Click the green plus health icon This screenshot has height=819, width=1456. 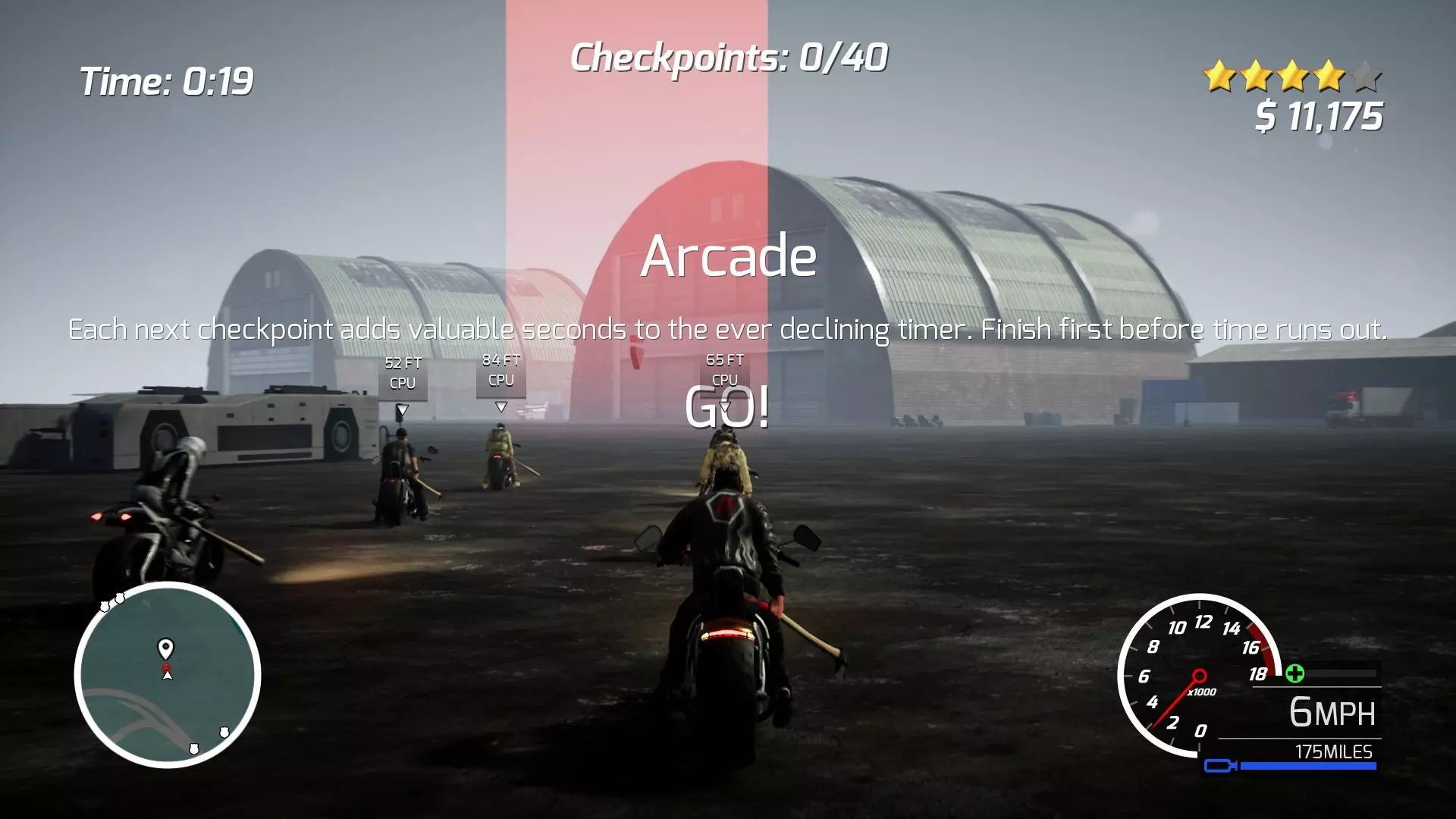(1295, 673)
